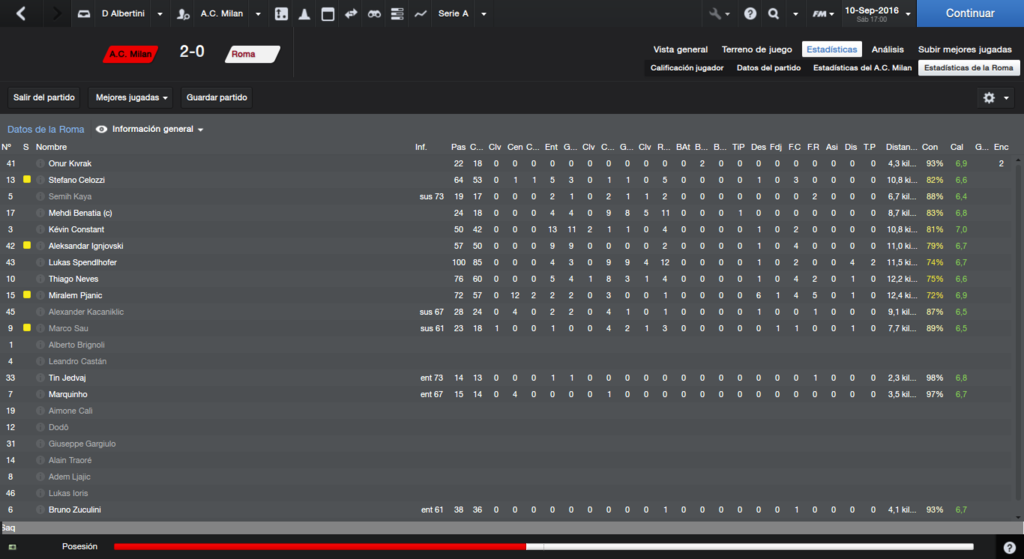1024x559 pixels.
Task: Switch to the Vista general tab
Action: coord(680,49)
